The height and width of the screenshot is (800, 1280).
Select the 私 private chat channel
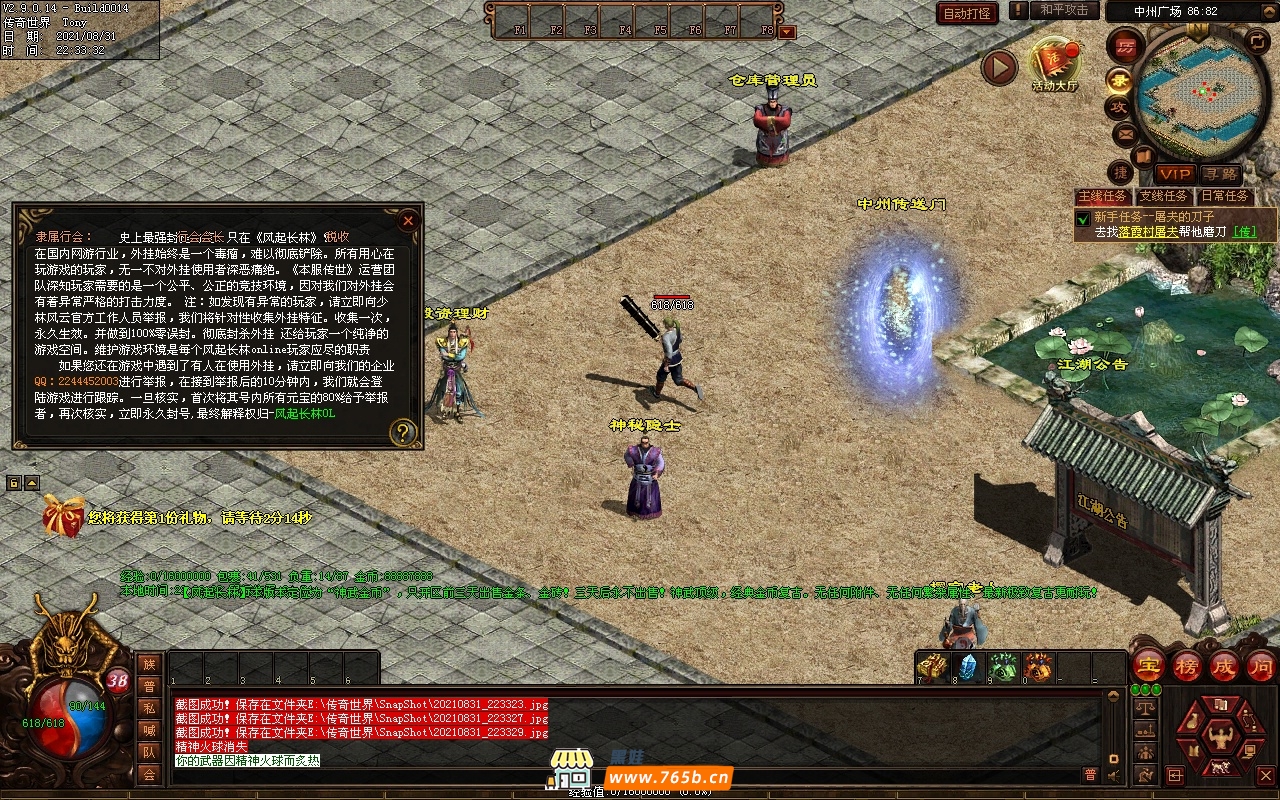click(x=149, y=708)
